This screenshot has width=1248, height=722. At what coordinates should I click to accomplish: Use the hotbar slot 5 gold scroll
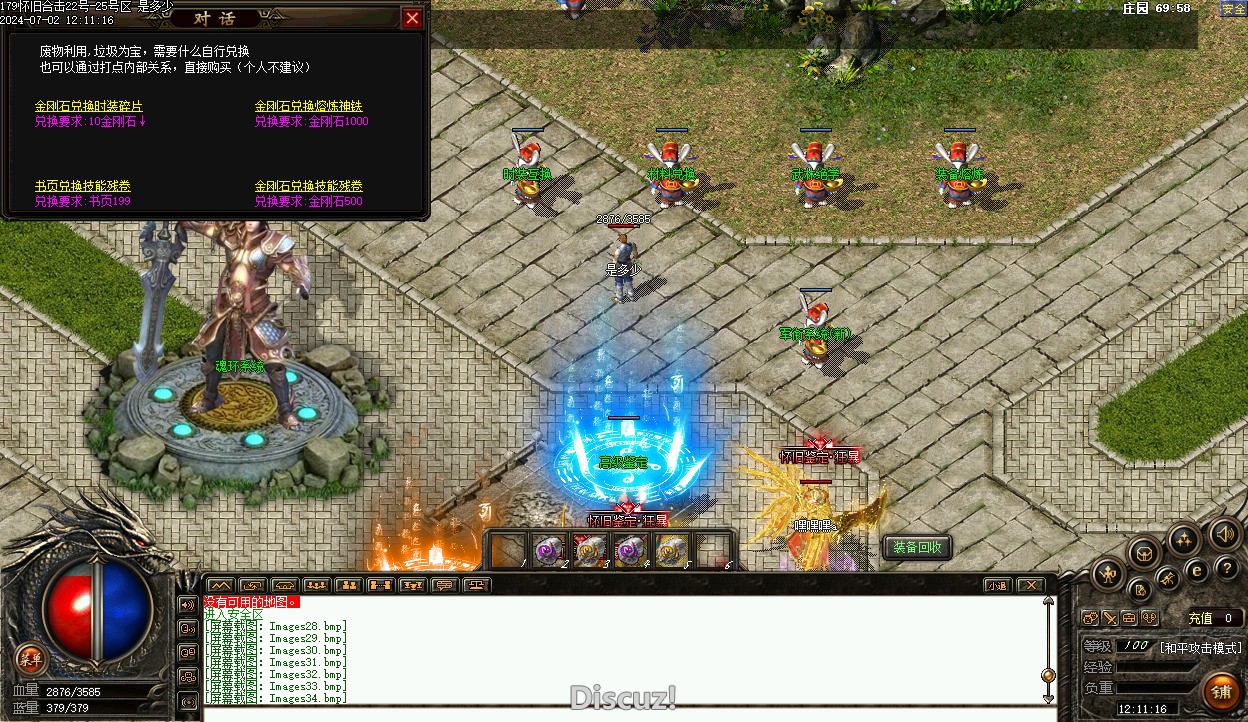coord(670,550)
